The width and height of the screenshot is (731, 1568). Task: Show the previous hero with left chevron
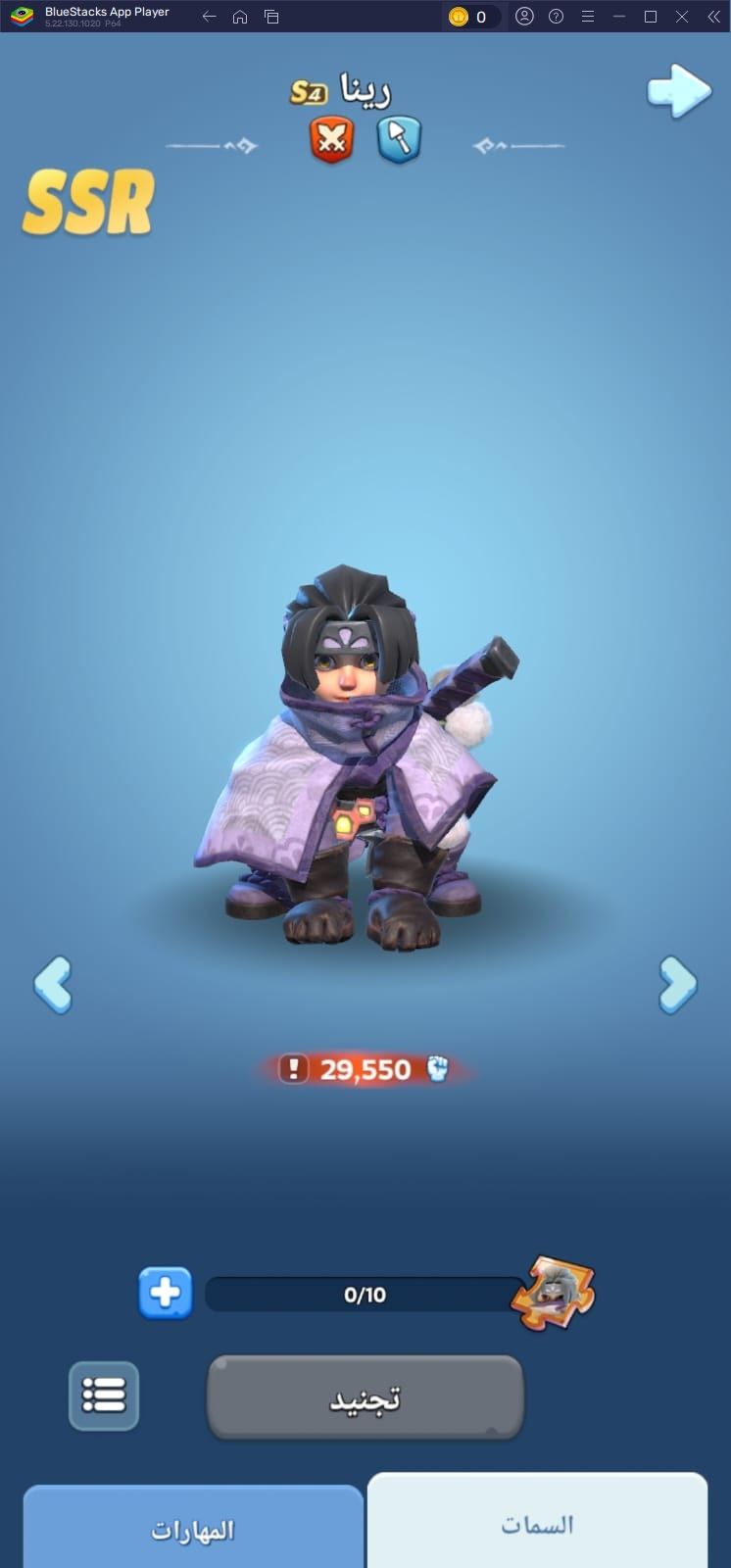[53, 984]
